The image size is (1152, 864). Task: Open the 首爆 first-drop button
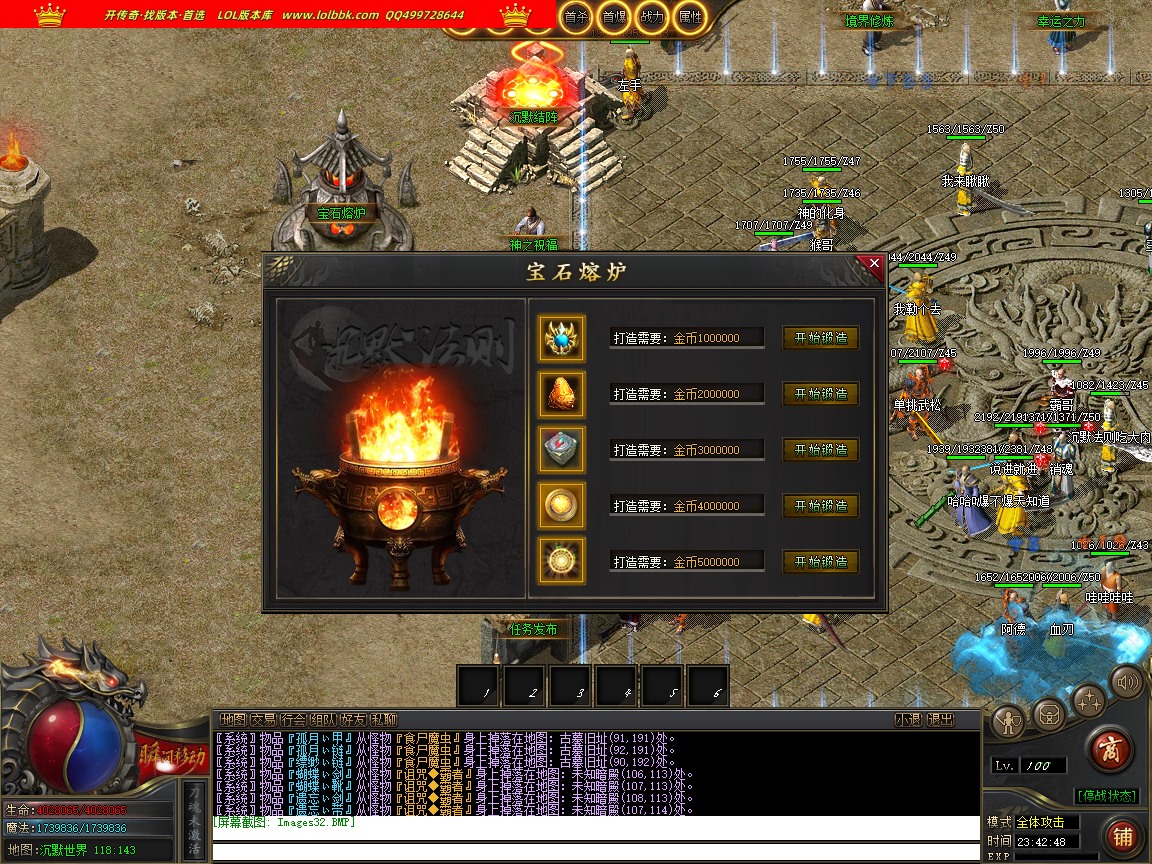click(x=614, y=17)
